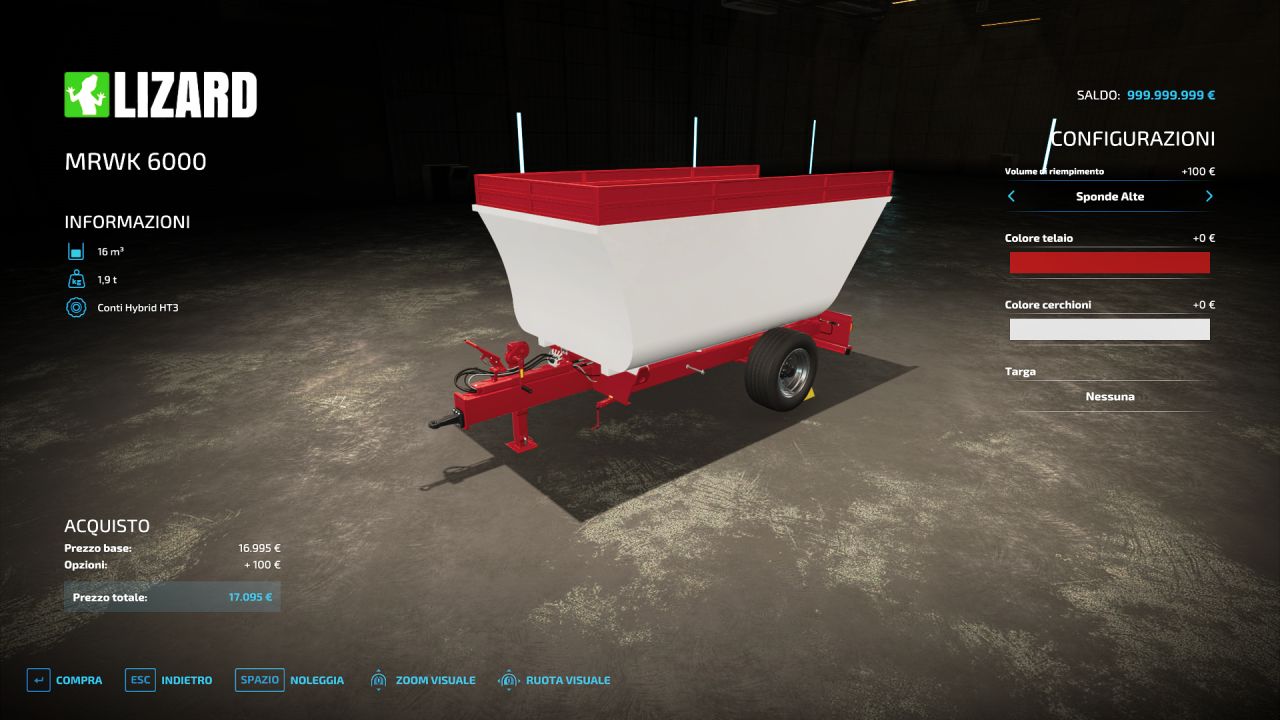Click the SPAZIO key icon beside NOLEGGIA
Viewport: 1280px width, 720px height.
click(259, 679)
